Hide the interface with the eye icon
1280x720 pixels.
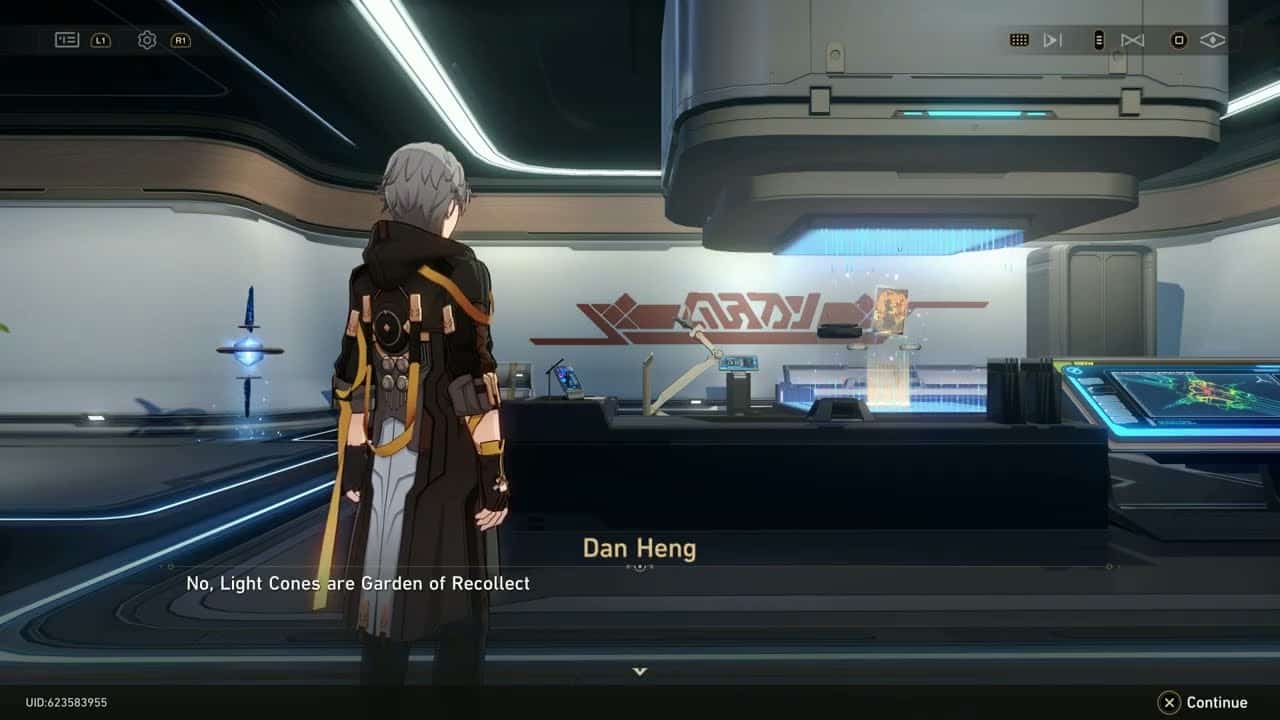click(x=1212, y=40)
